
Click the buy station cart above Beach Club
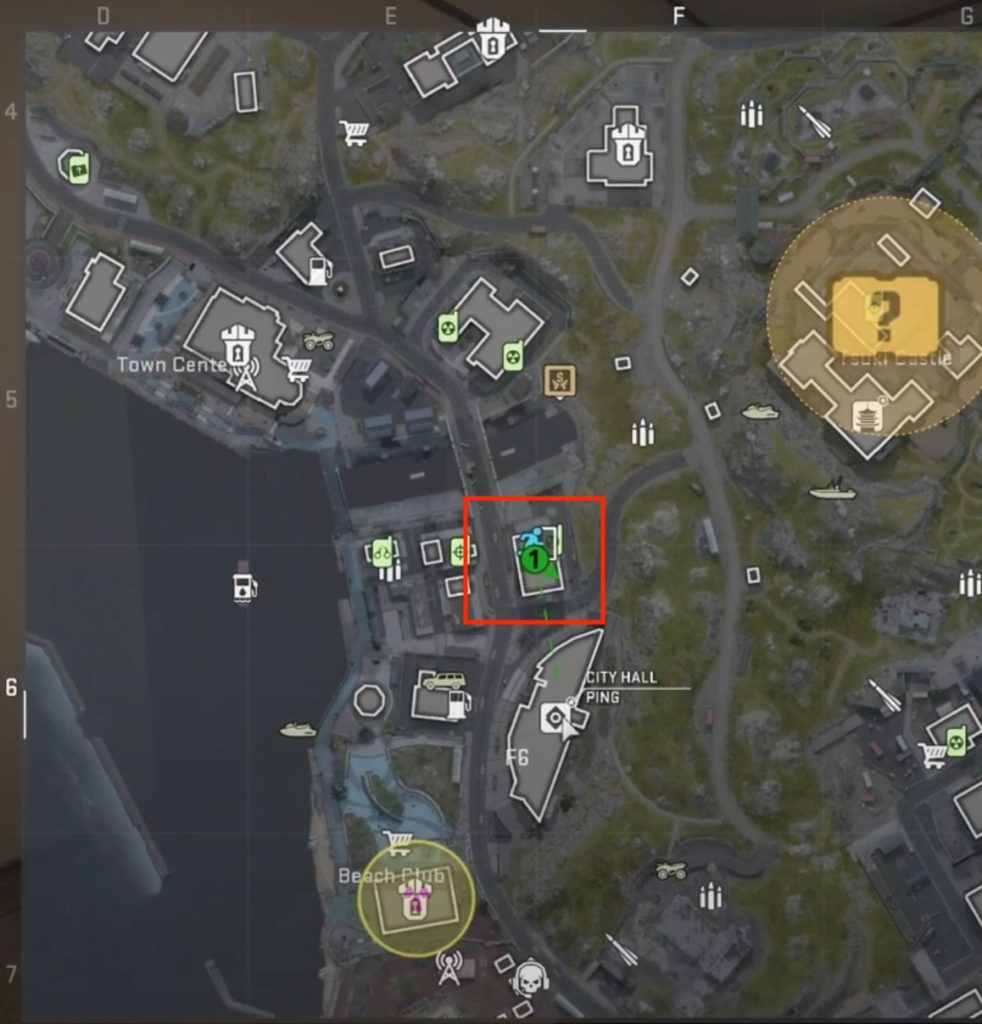coord(398,843)
